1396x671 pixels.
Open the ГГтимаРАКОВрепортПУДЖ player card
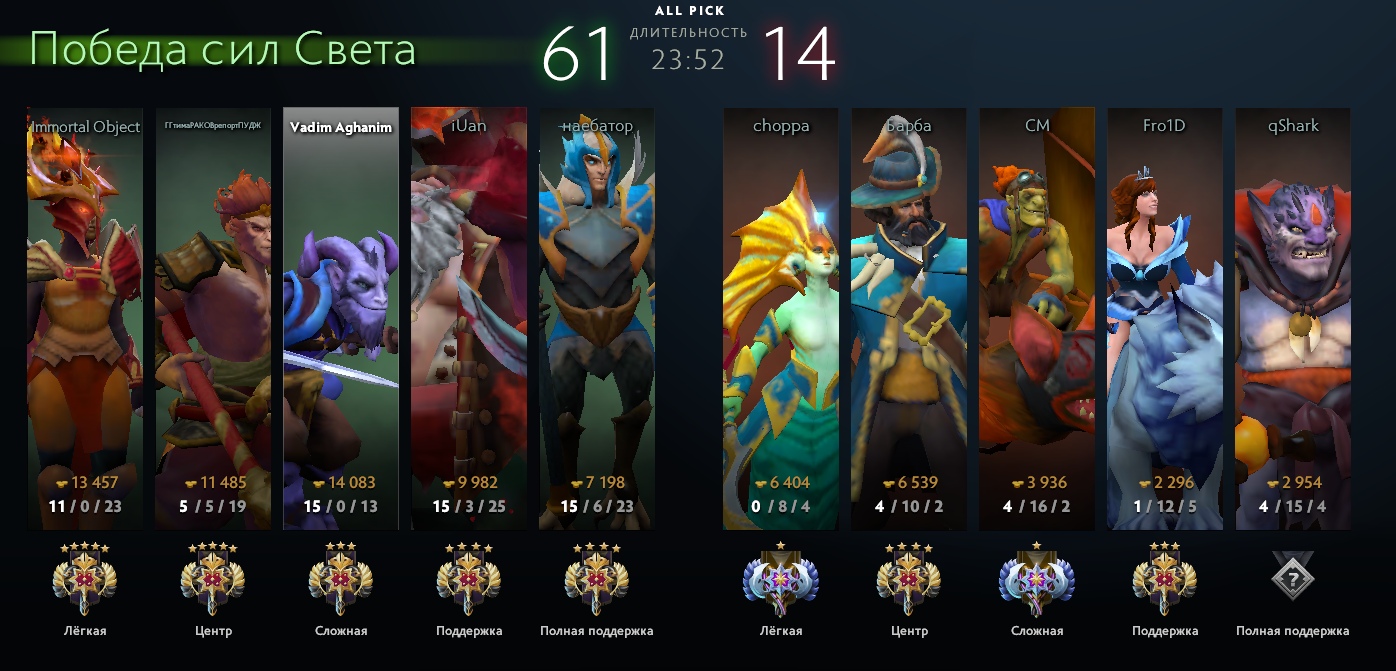click(213, 318)
